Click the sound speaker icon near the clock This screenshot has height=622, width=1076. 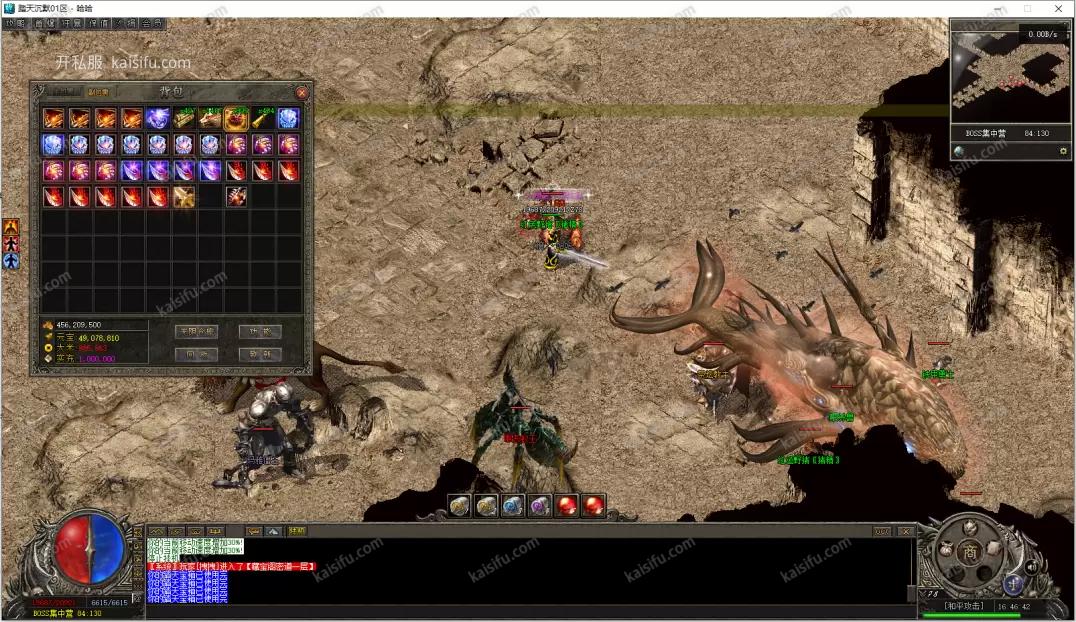click(1031, 566)
